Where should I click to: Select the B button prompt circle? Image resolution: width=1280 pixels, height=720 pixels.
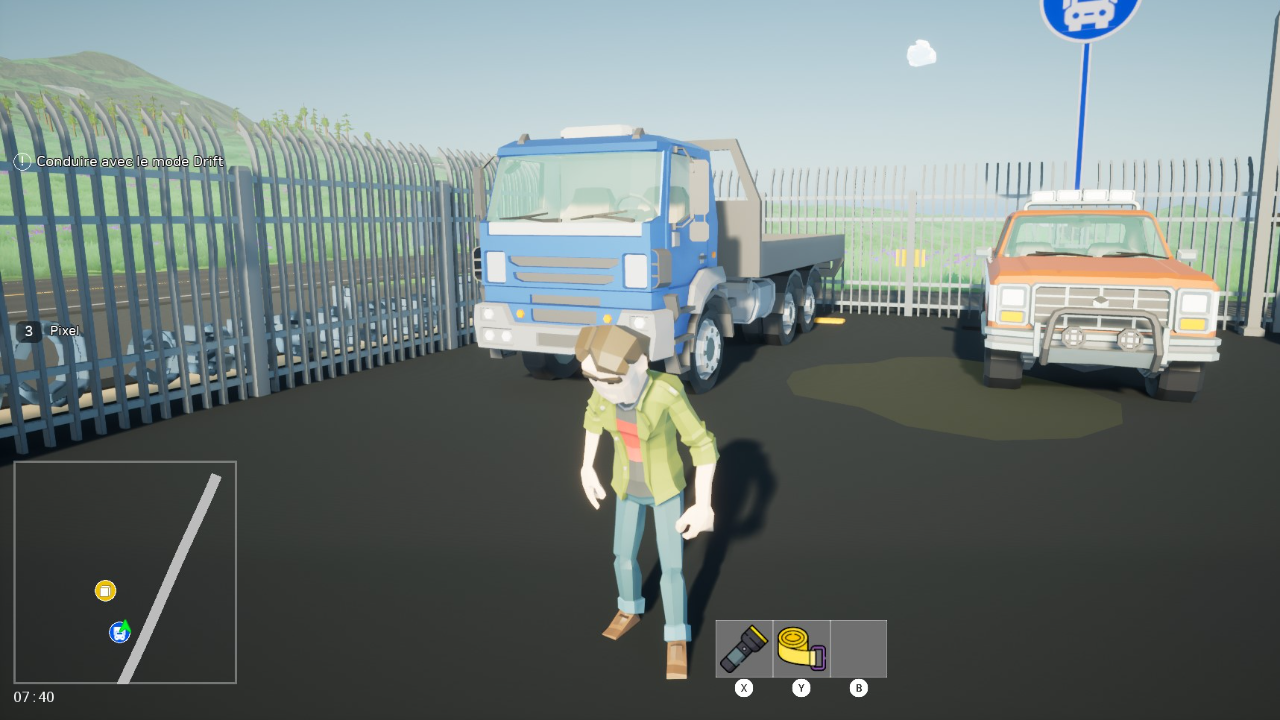point(858,688)
